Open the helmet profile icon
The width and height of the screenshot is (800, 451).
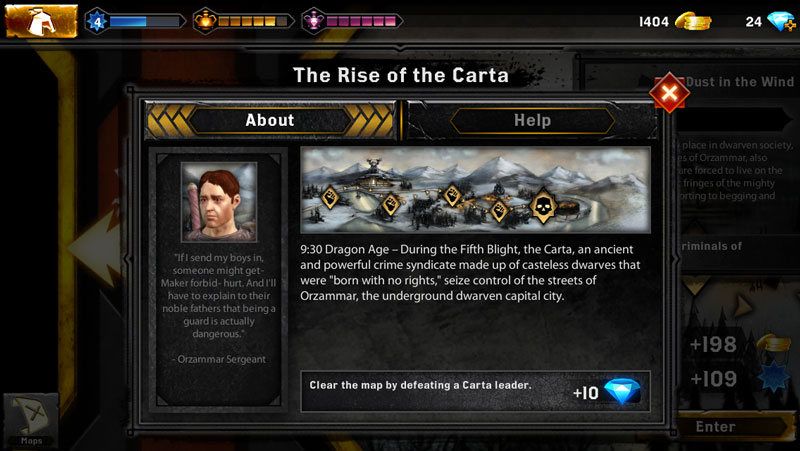click(42, 20)
